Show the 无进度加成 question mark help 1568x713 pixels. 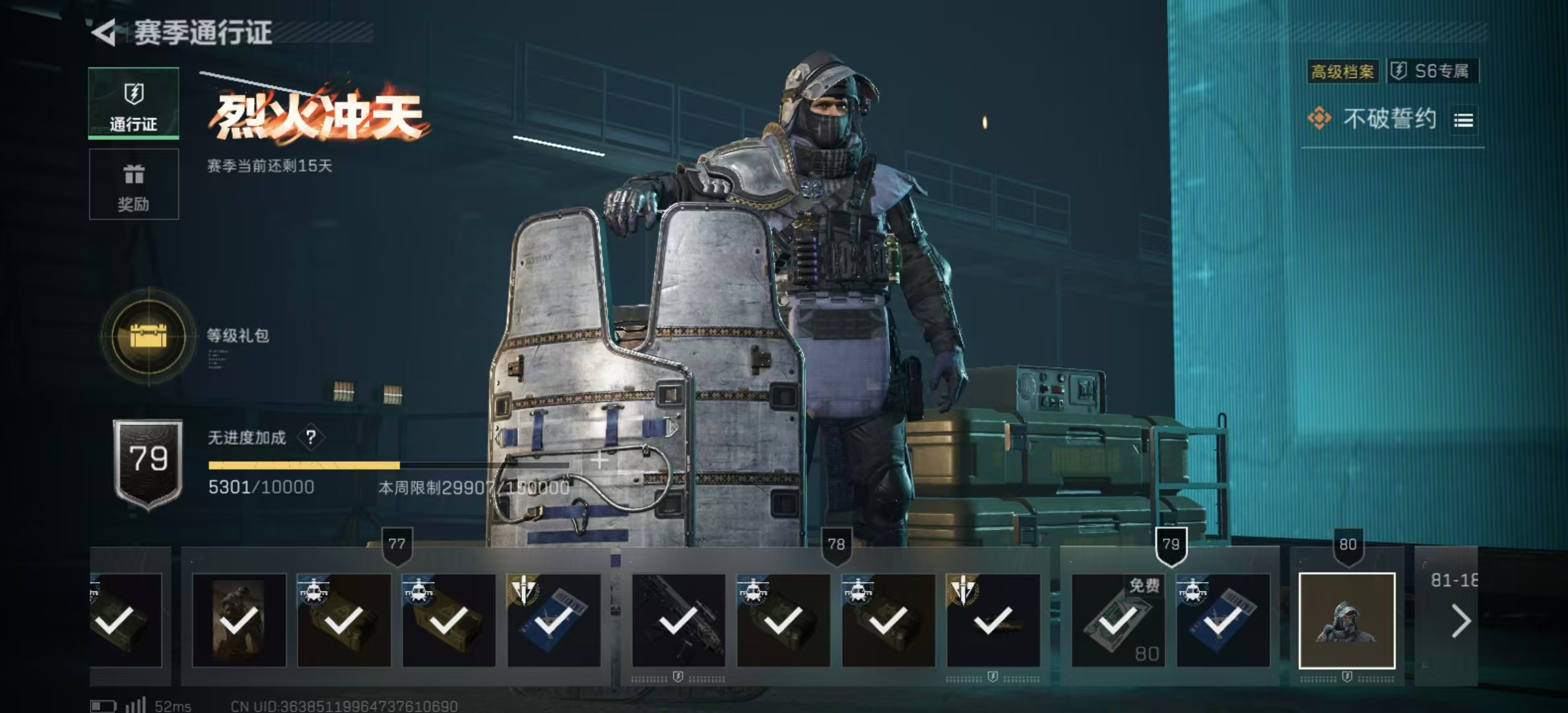click(311, 437)
